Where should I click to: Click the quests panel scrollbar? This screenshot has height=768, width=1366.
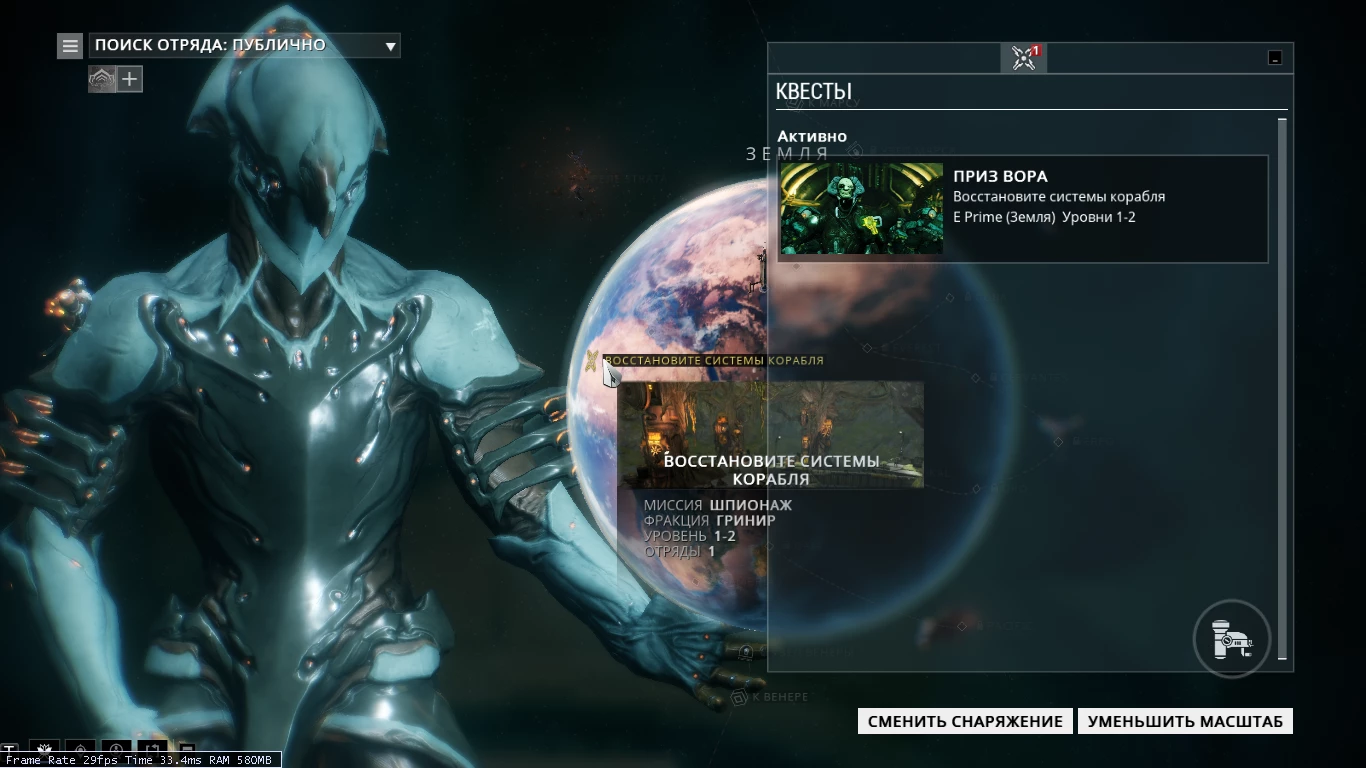1283,388
